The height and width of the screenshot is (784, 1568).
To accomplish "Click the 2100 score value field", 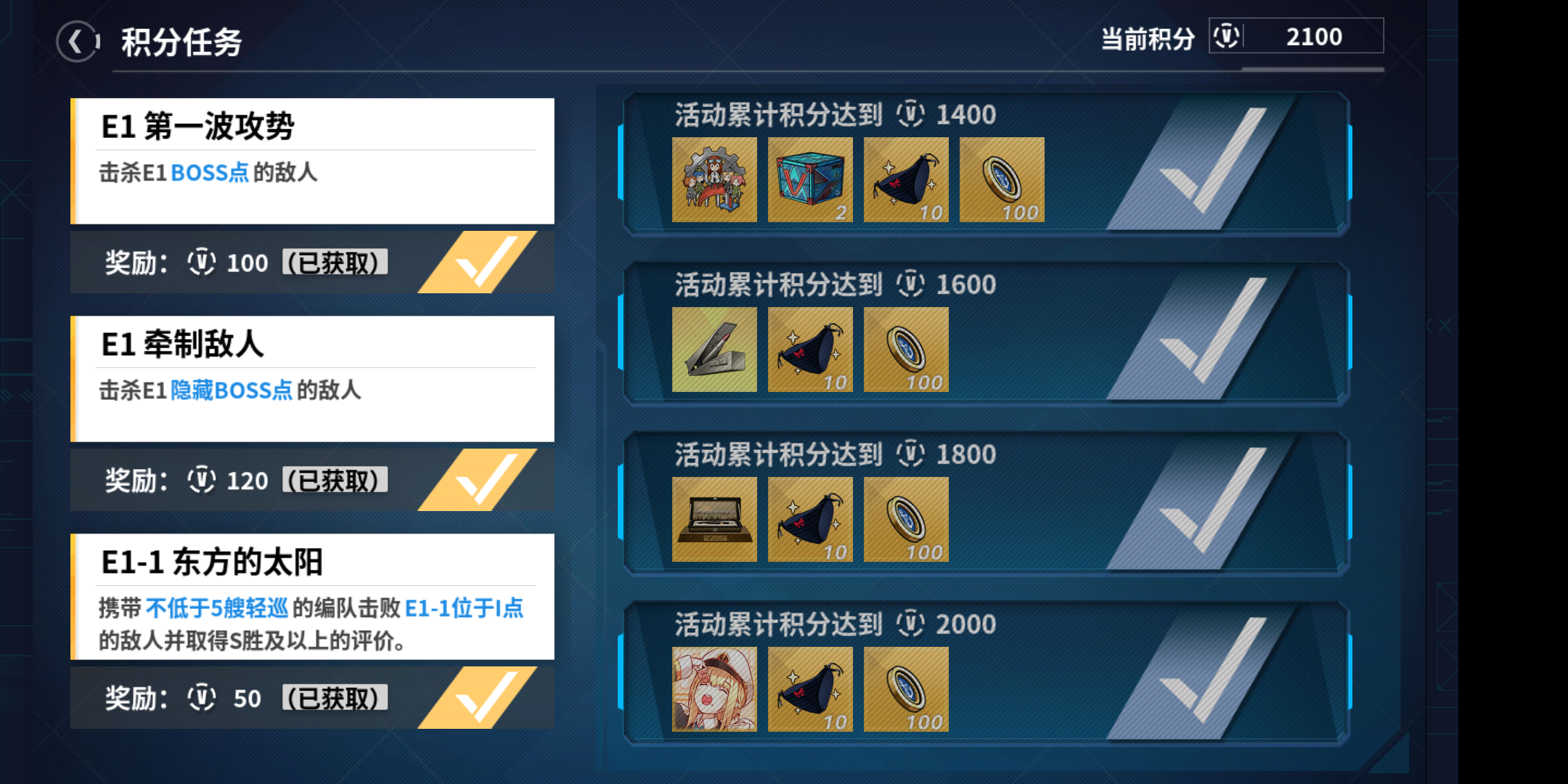I will pyautogui.click(x=1315, y=36).
